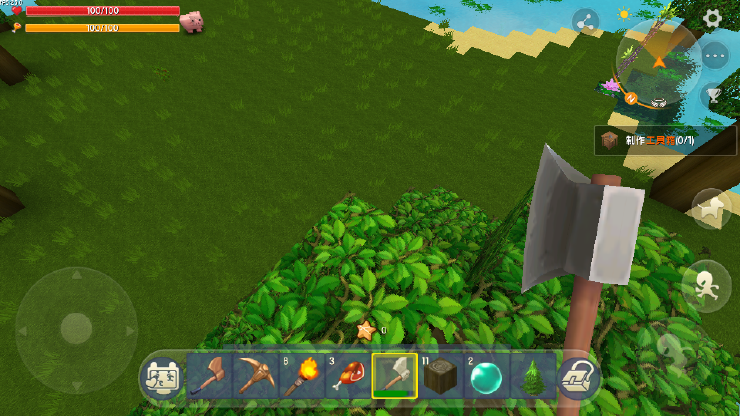The image size is (740, 416).
Task: Select the highlighted stone axe slot
Action: pos(394,376)
